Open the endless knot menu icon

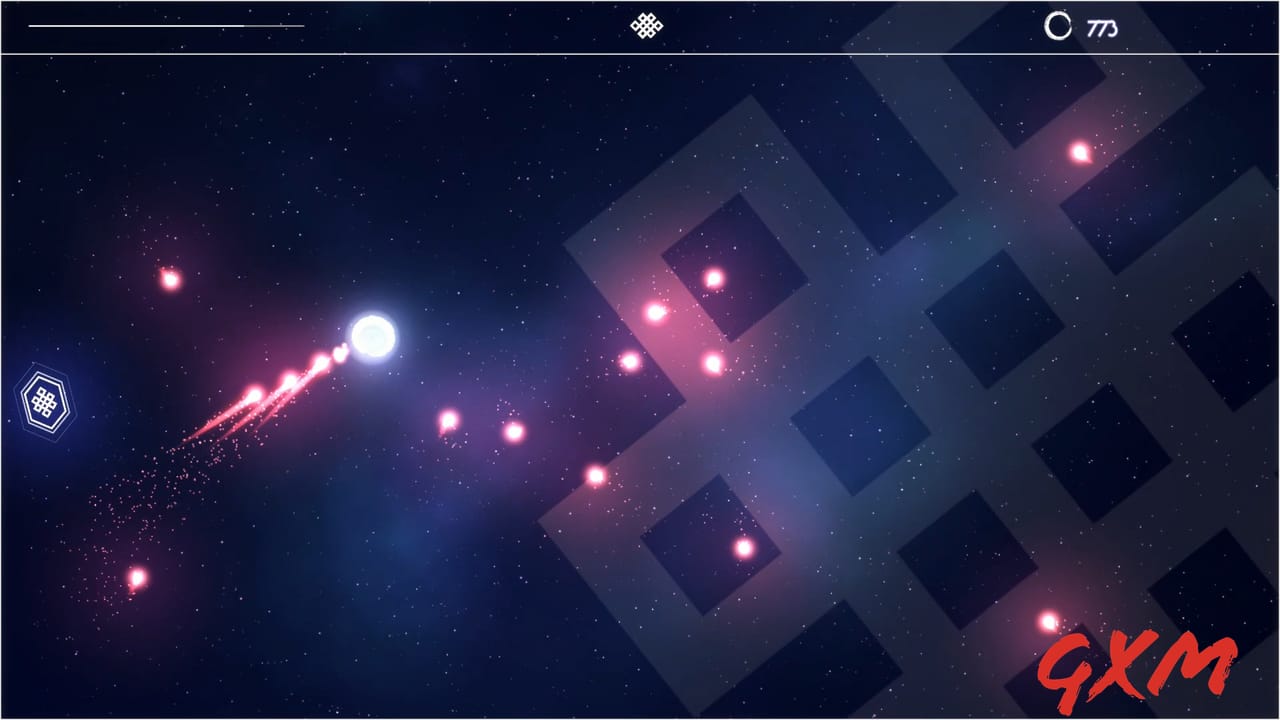[646, 25]
